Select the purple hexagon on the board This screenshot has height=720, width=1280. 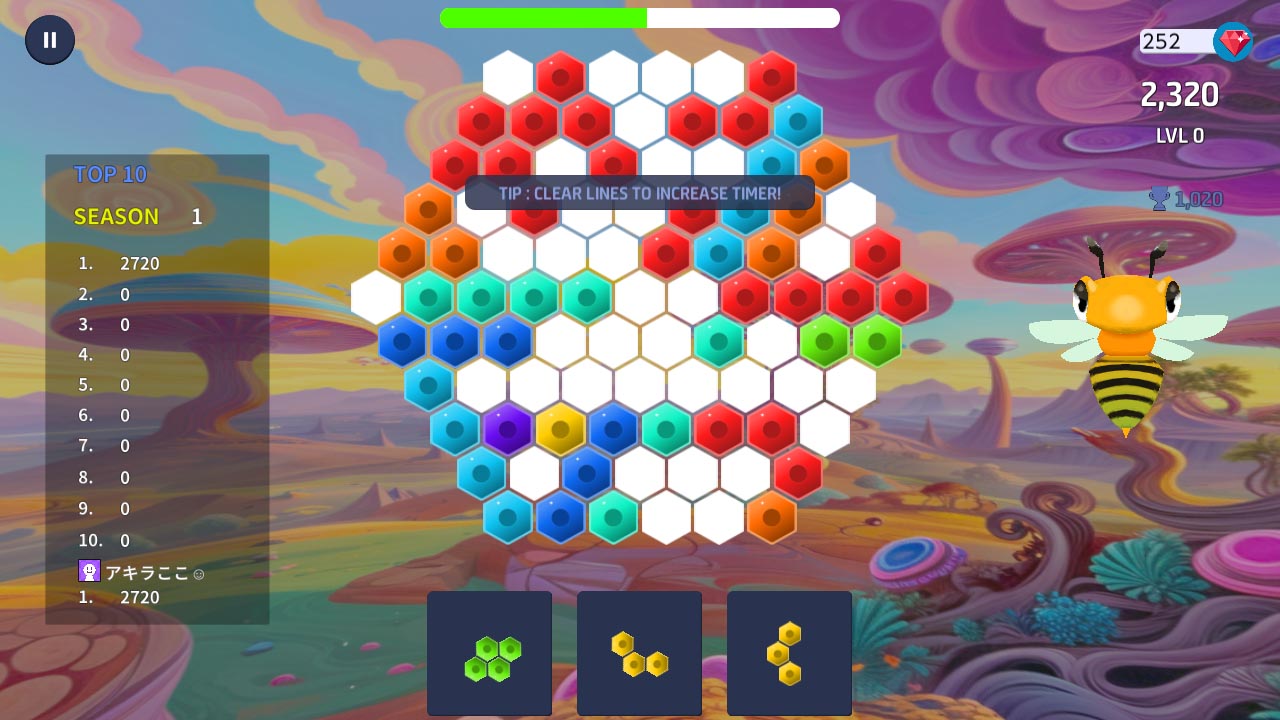(508, 427)
